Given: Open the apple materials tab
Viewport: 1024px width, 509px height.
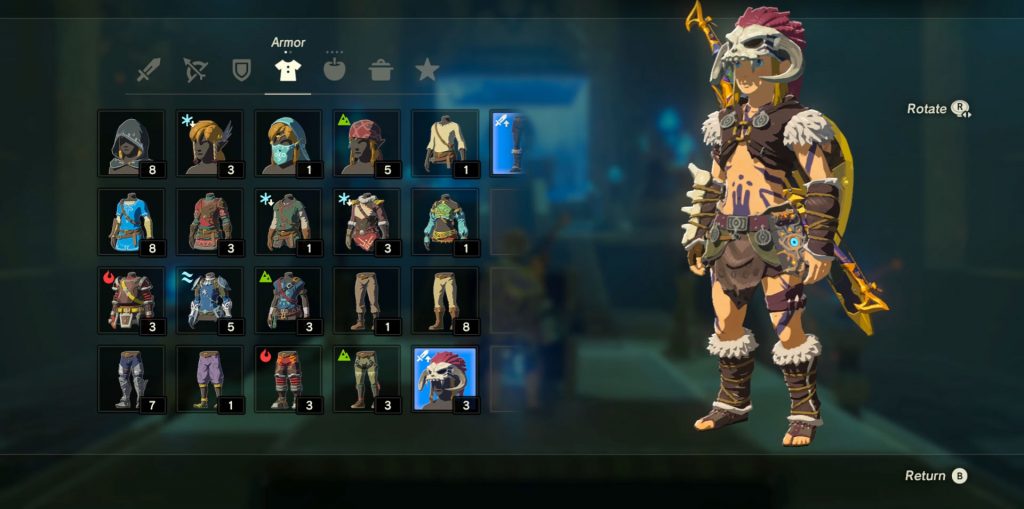Looking at the screenshot, I should [334, 70].
